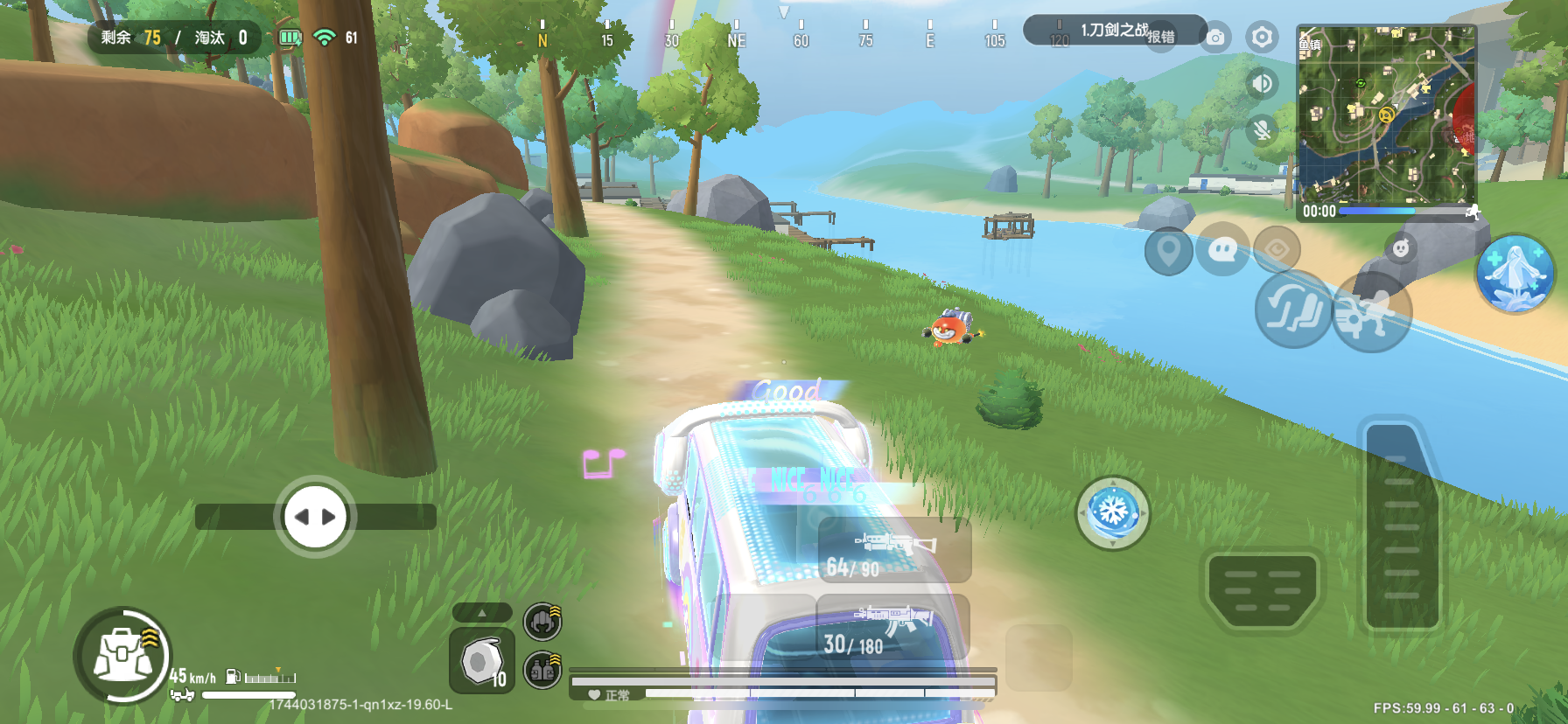Expand the healing items list arrow

pos(481,613)
